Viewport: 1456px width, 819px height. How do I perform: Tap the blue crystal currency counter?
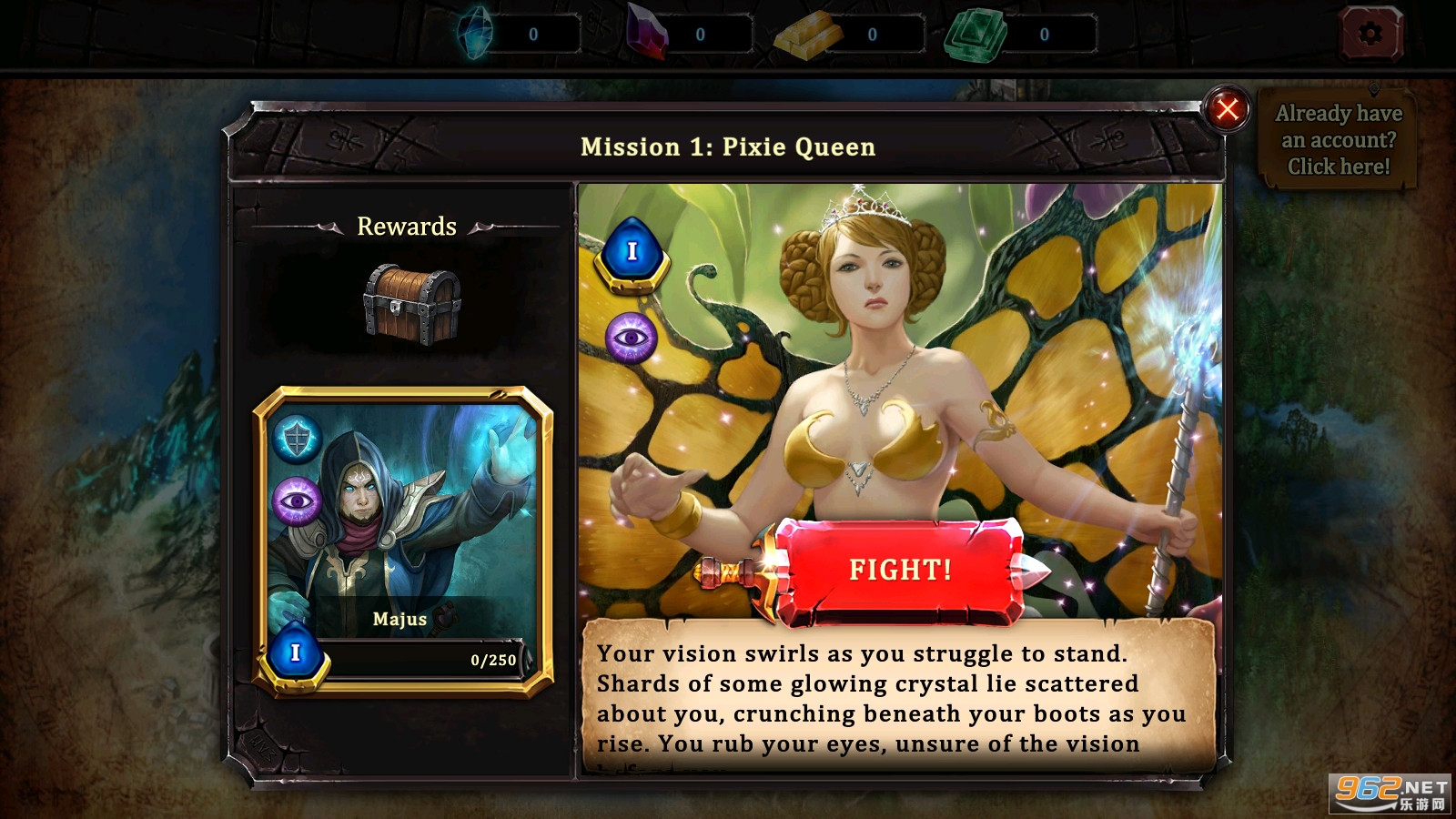pos(519,35)
